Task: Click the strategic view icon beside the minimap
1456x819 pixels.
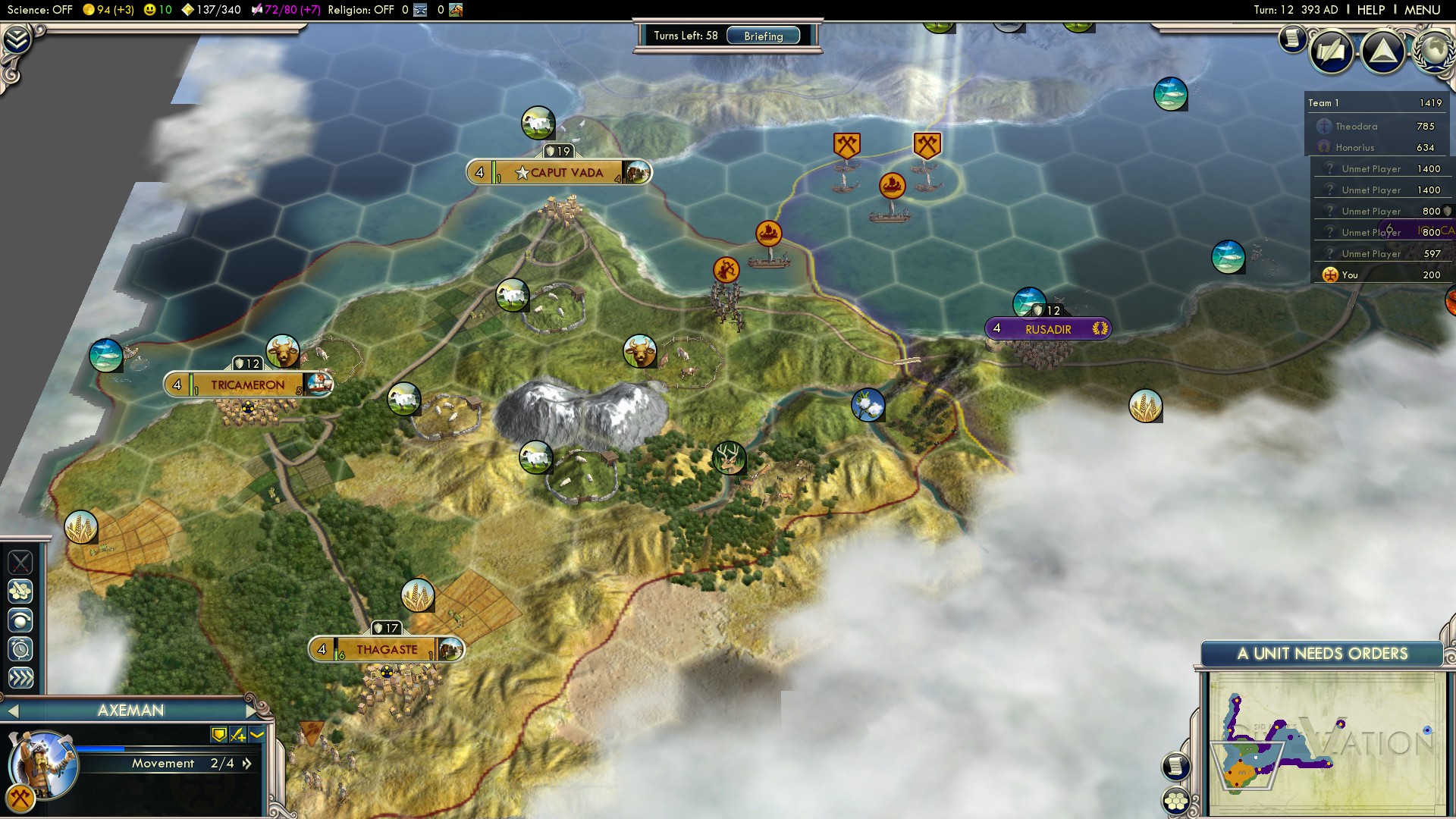Action: click(1176, 799)
